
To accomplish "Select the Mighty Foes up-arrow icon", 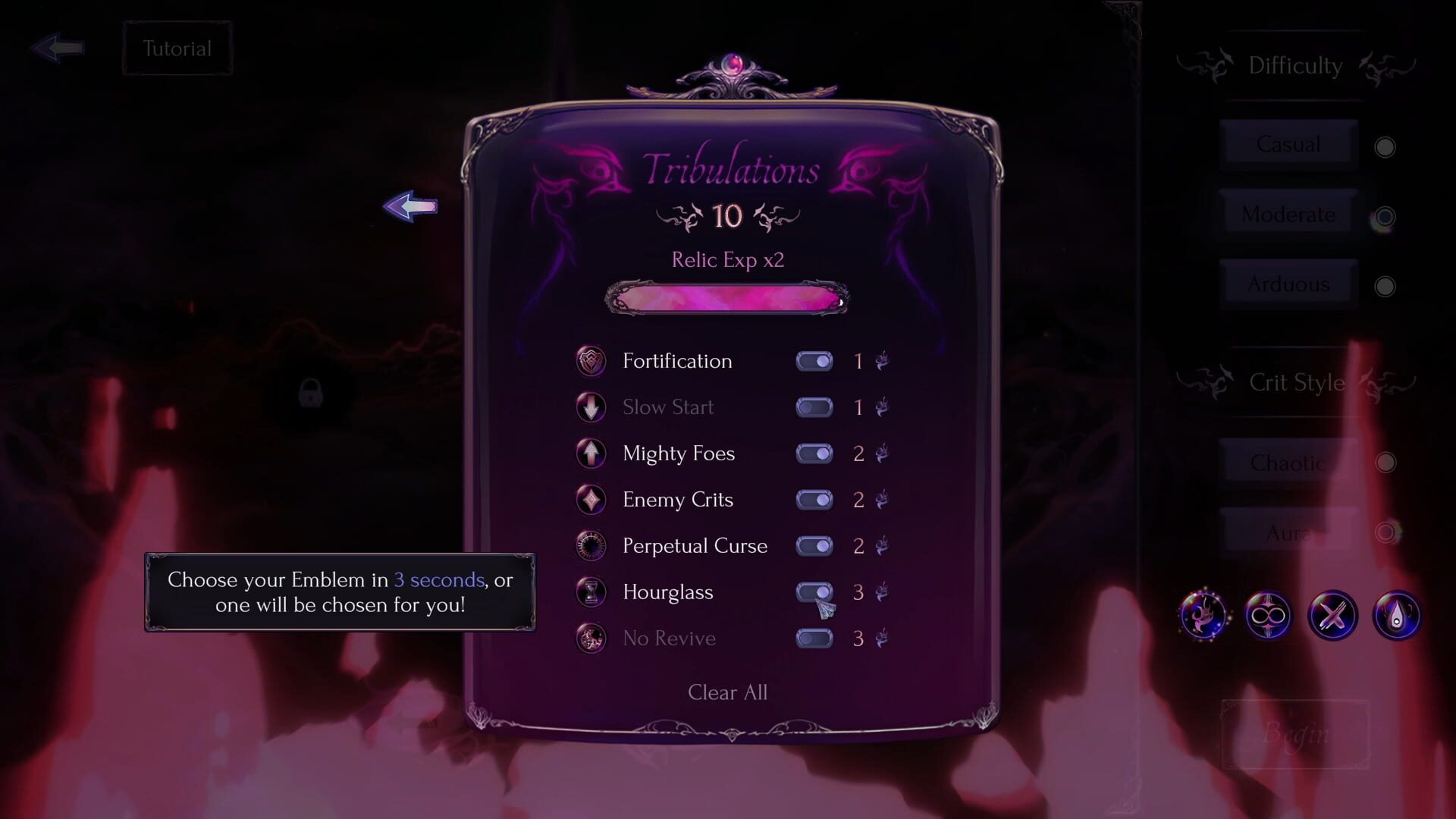I will coord(591,453).
